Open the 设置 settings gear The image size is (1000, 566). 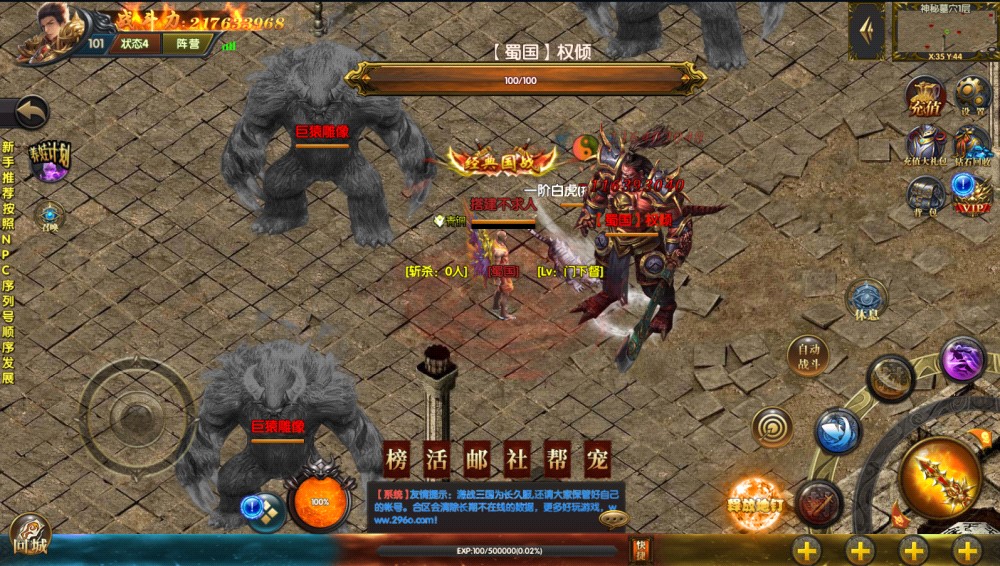[971, 96]
